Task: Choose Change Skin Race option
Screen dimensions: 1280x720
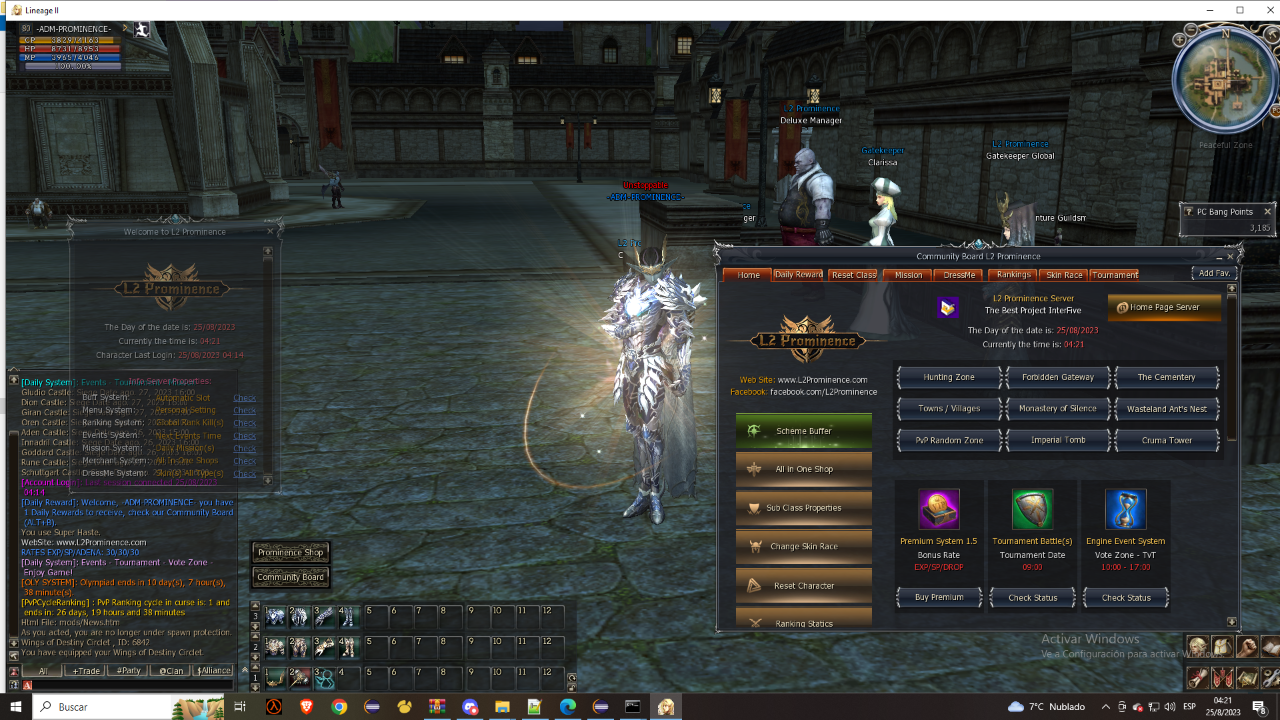Action: coord(803,547)
